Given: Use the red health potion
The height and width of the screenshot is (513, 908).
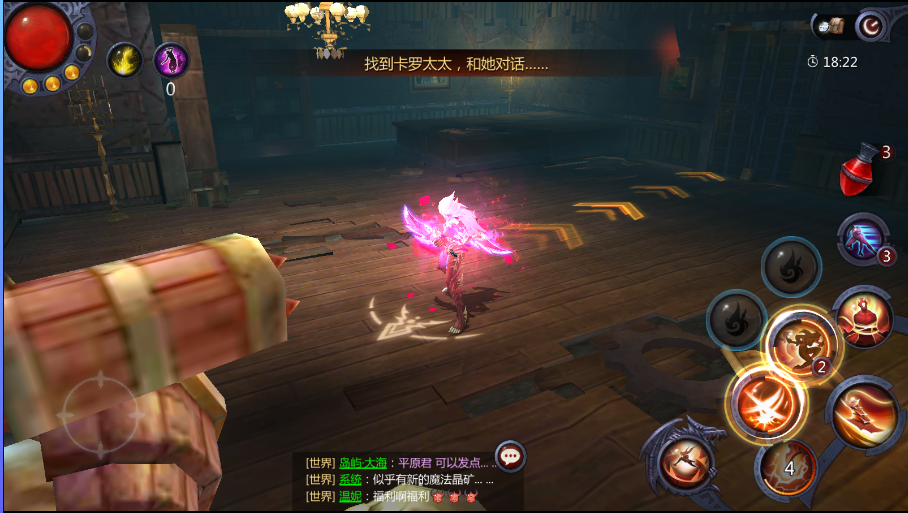Looking at the screenshot, I should (859, 170).
